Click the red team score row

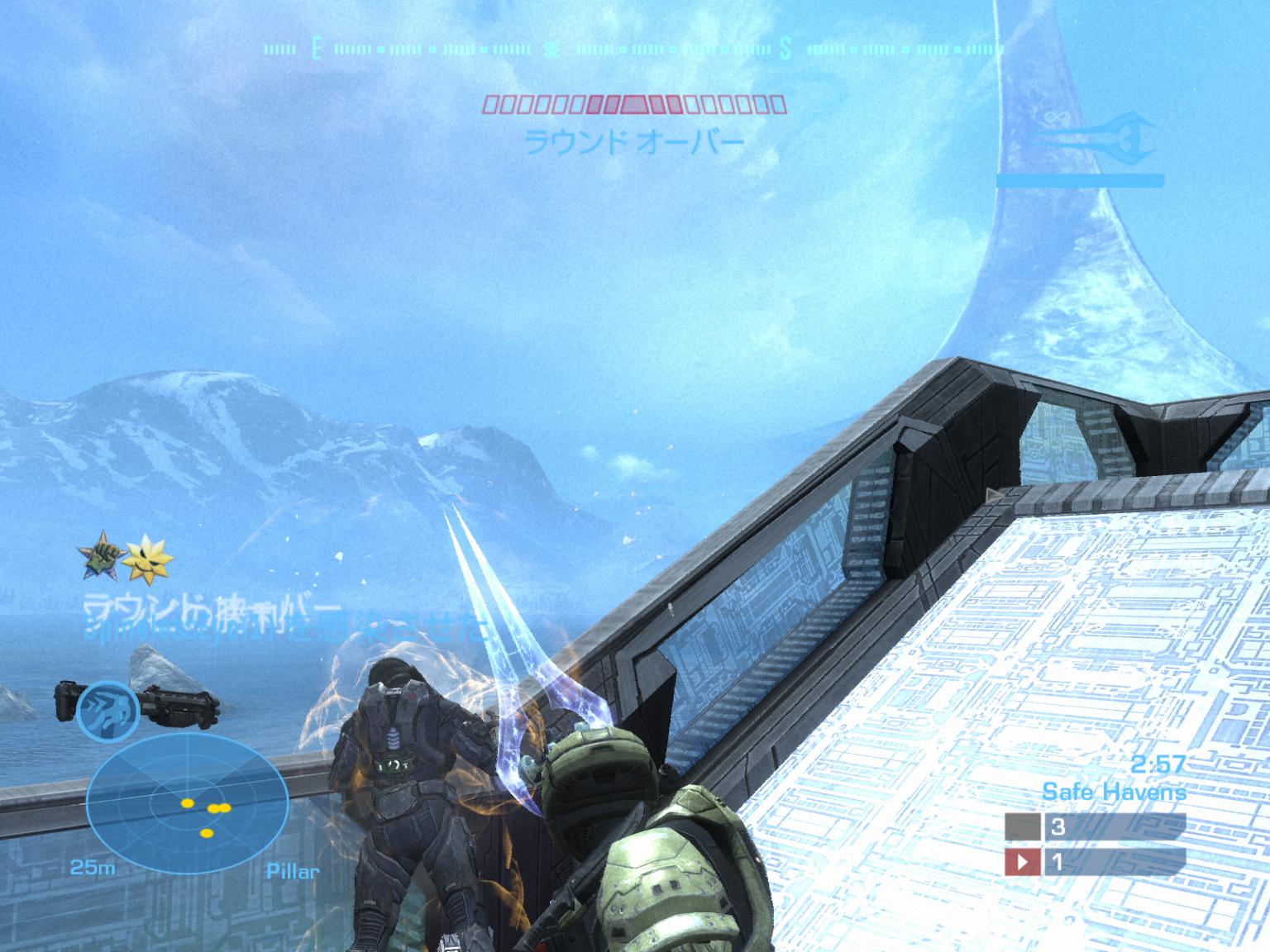point(1095,863)
